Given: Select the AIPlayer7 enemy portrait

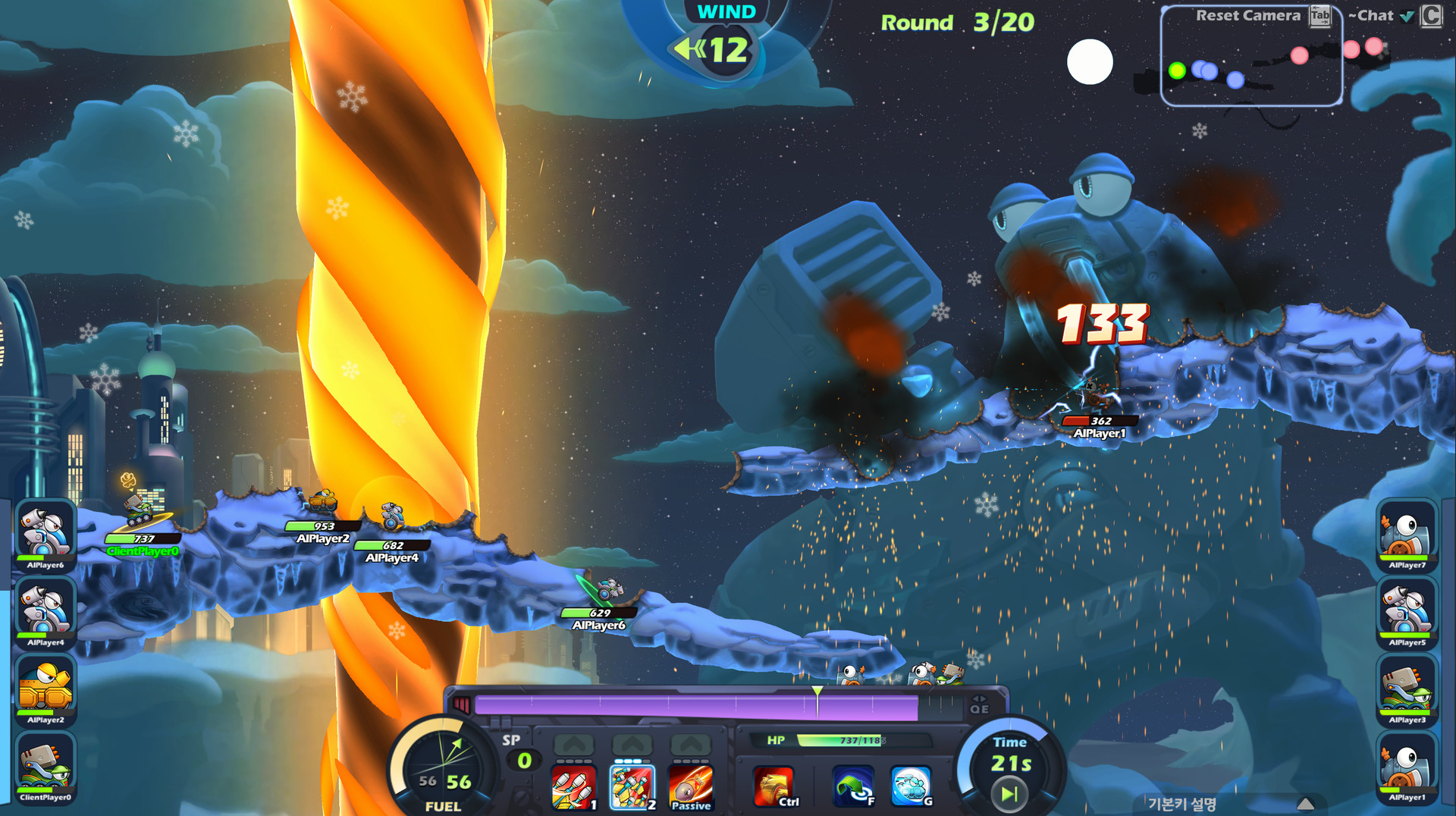Looking at the screenshot, I should point(1407,533).
